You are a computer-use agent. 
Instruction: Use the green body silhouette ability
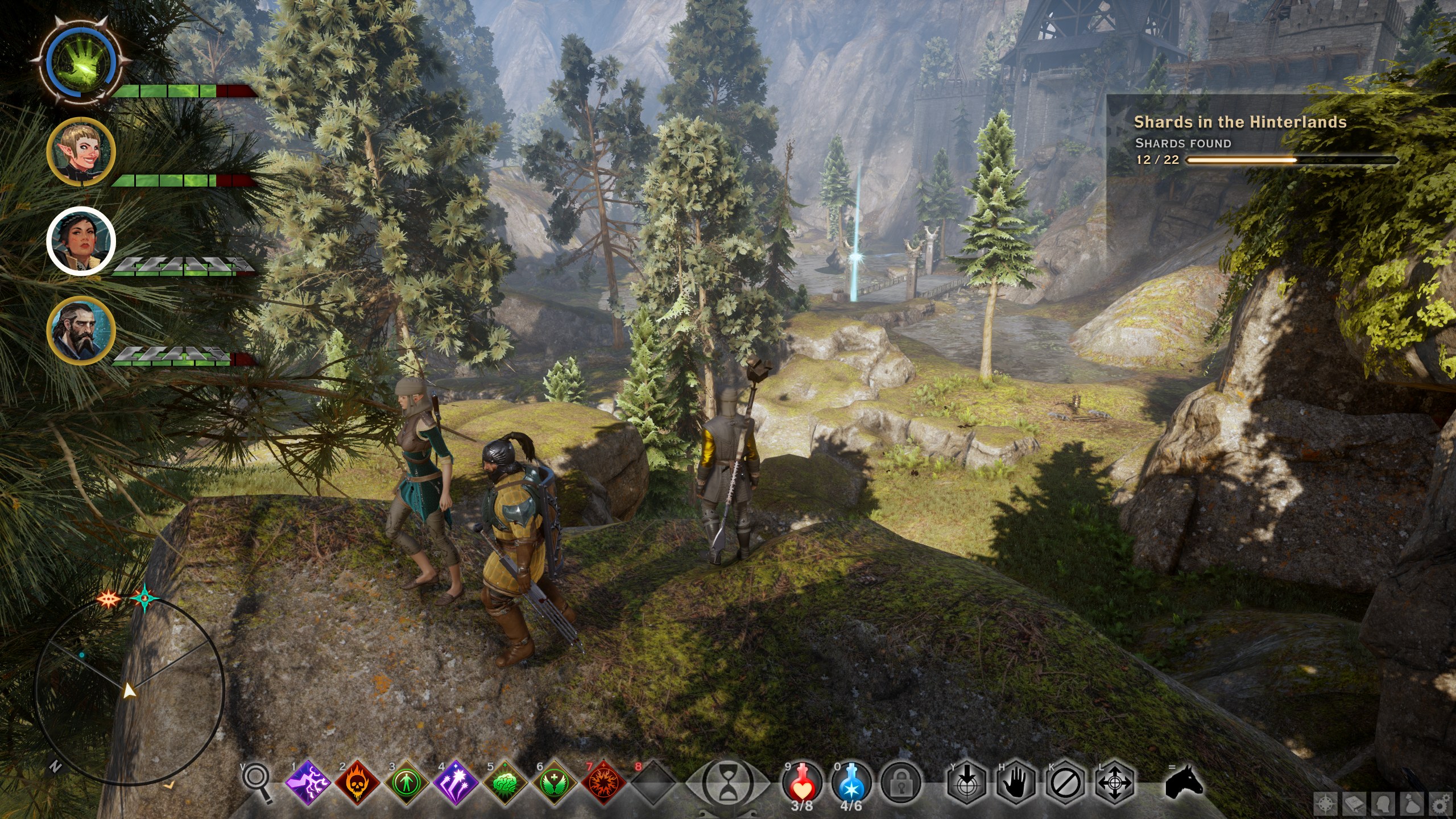click(x=406, y=784)
